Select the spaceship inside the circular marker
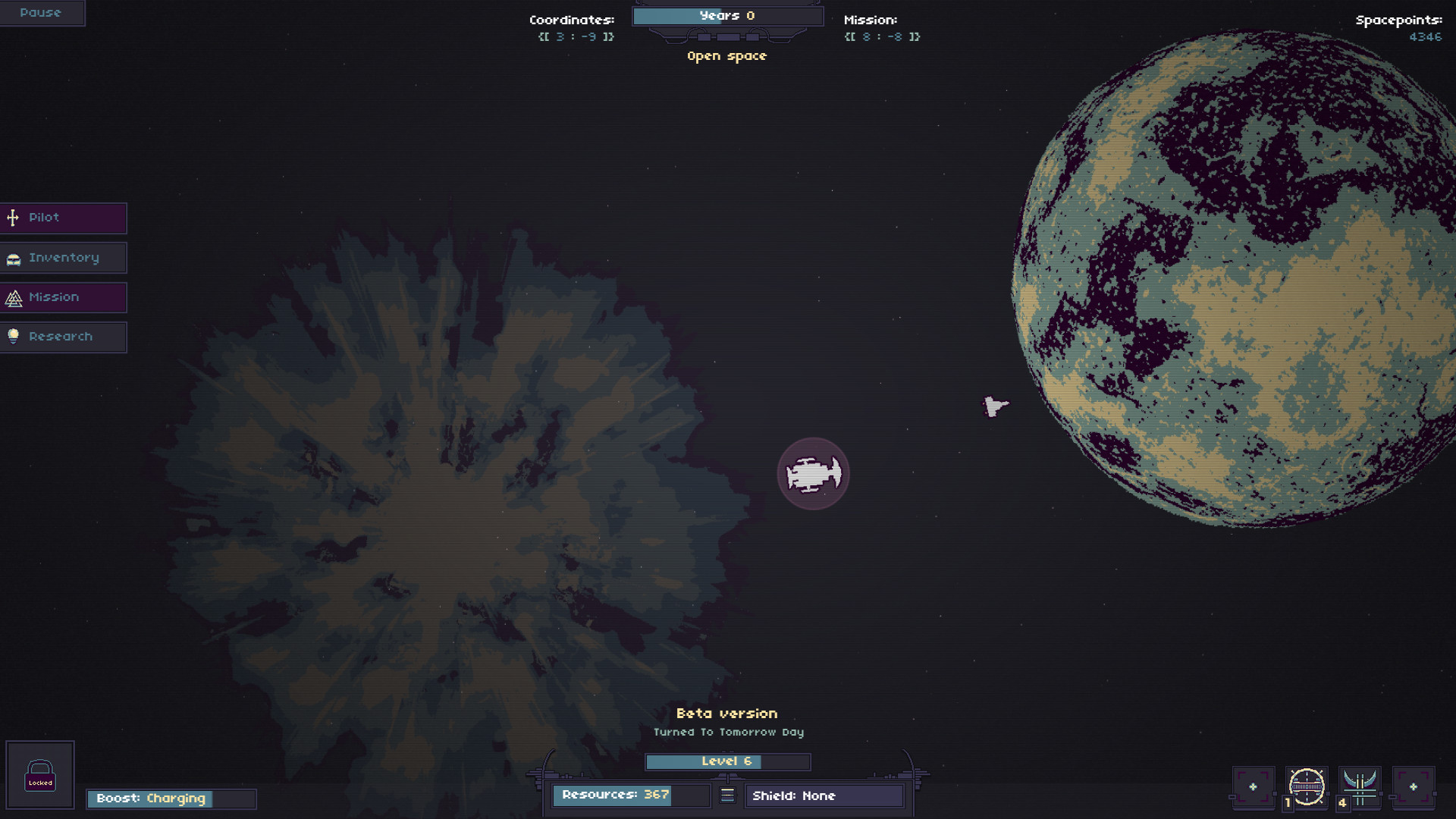1456x819 pixels. click(x=814, y=473)
